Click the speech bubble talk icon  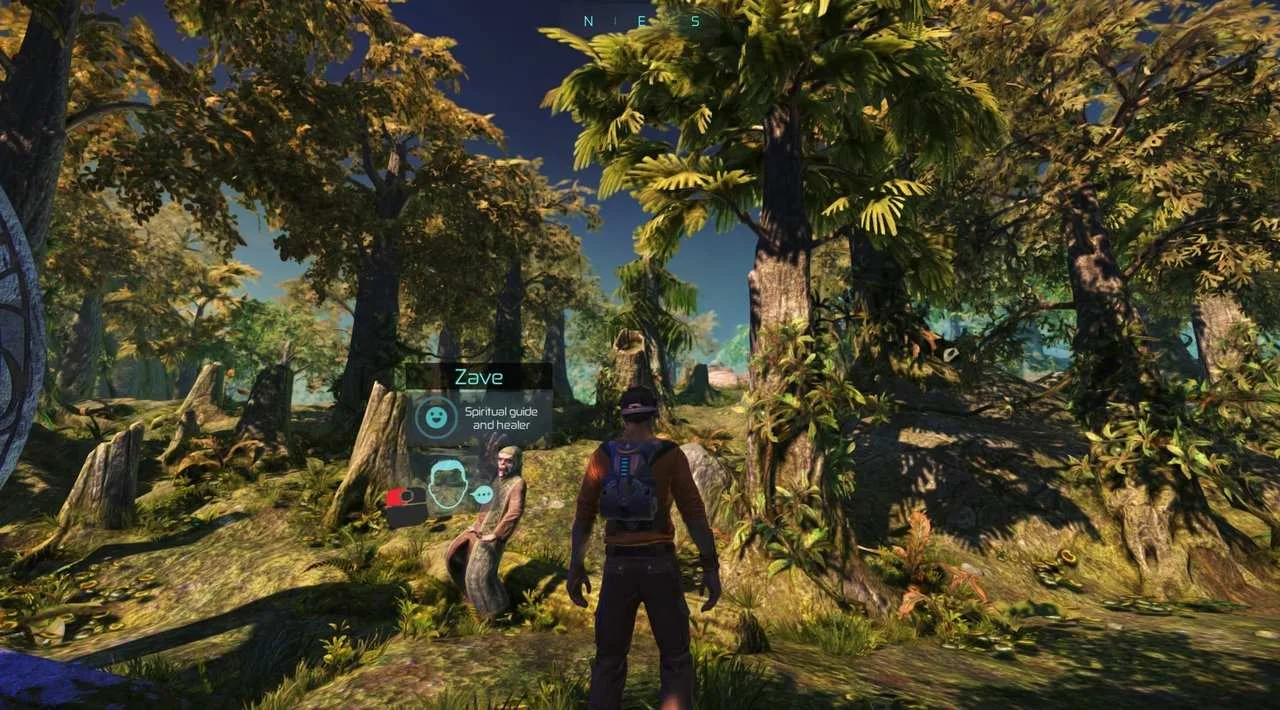coord(483,494)
